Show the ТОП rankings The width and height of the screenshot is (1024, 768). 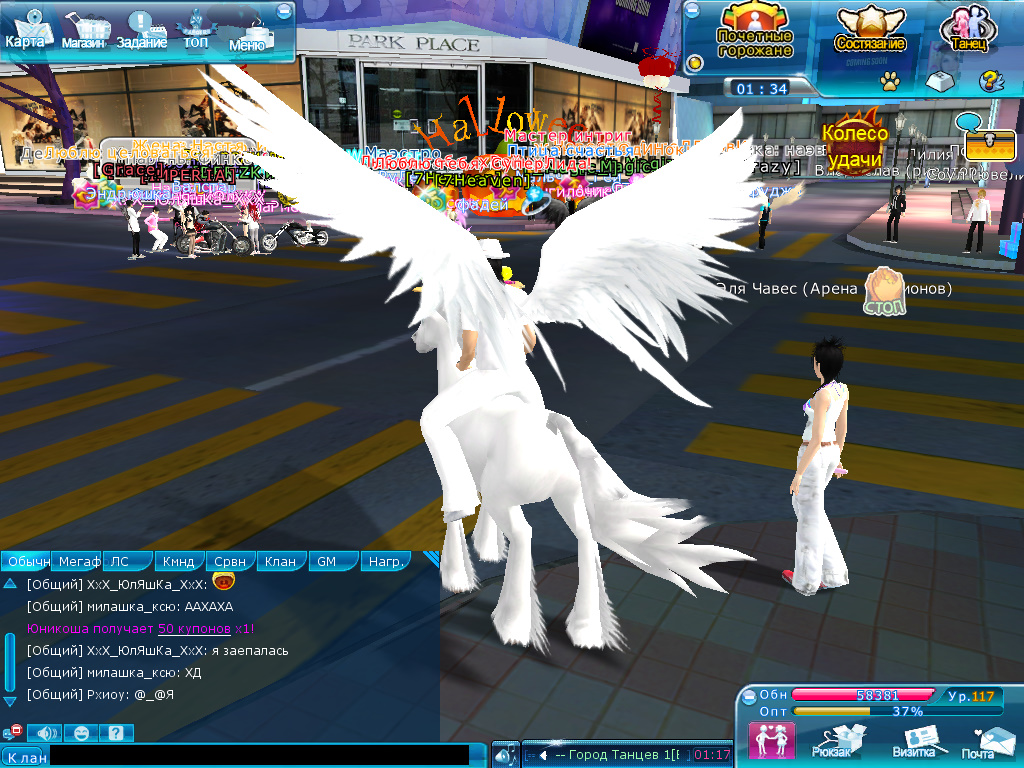[x=195, y=31]
